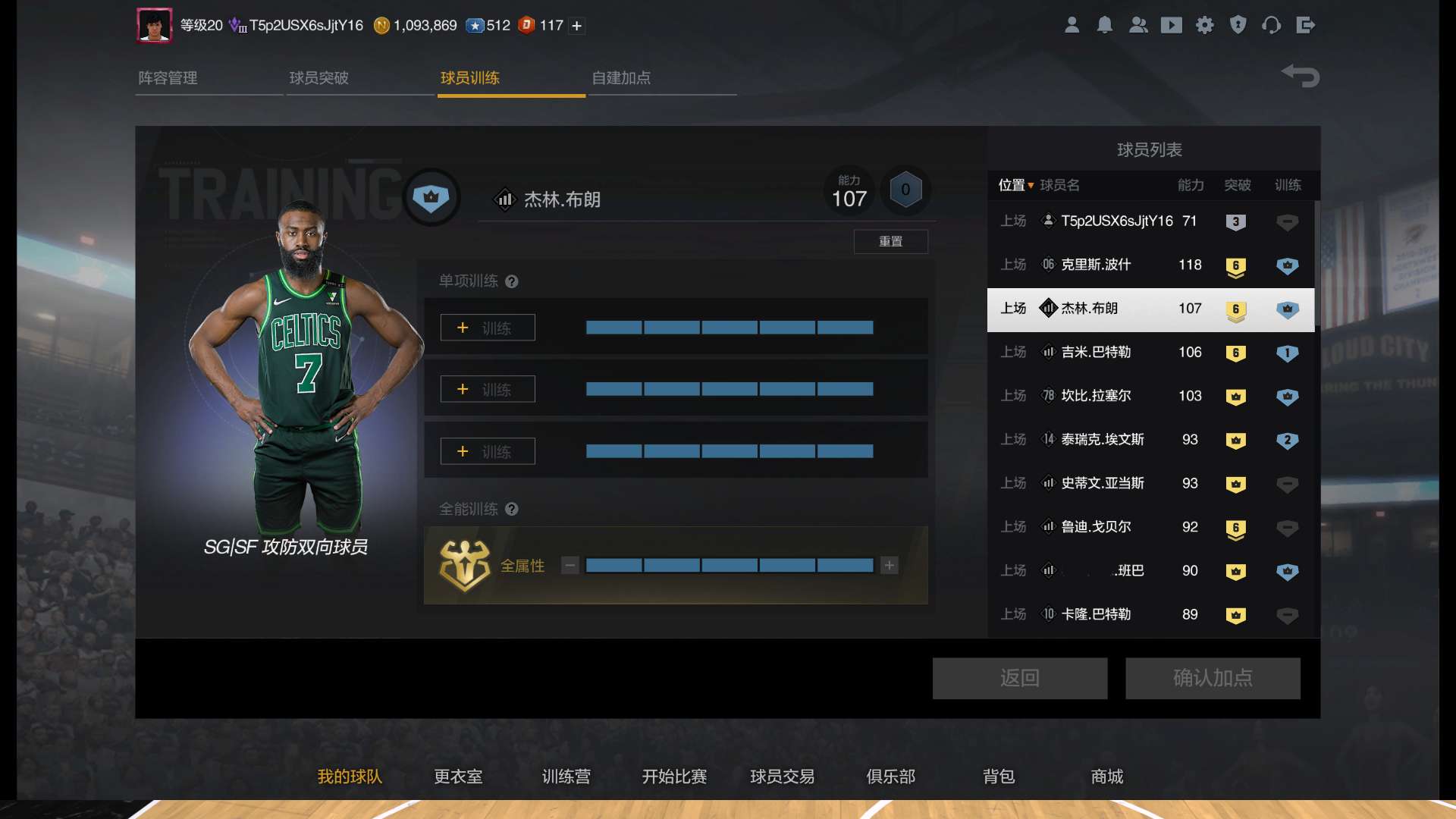Open game settings with the gear icon
Screen dimensions: 1456x819
[1205, 25]
